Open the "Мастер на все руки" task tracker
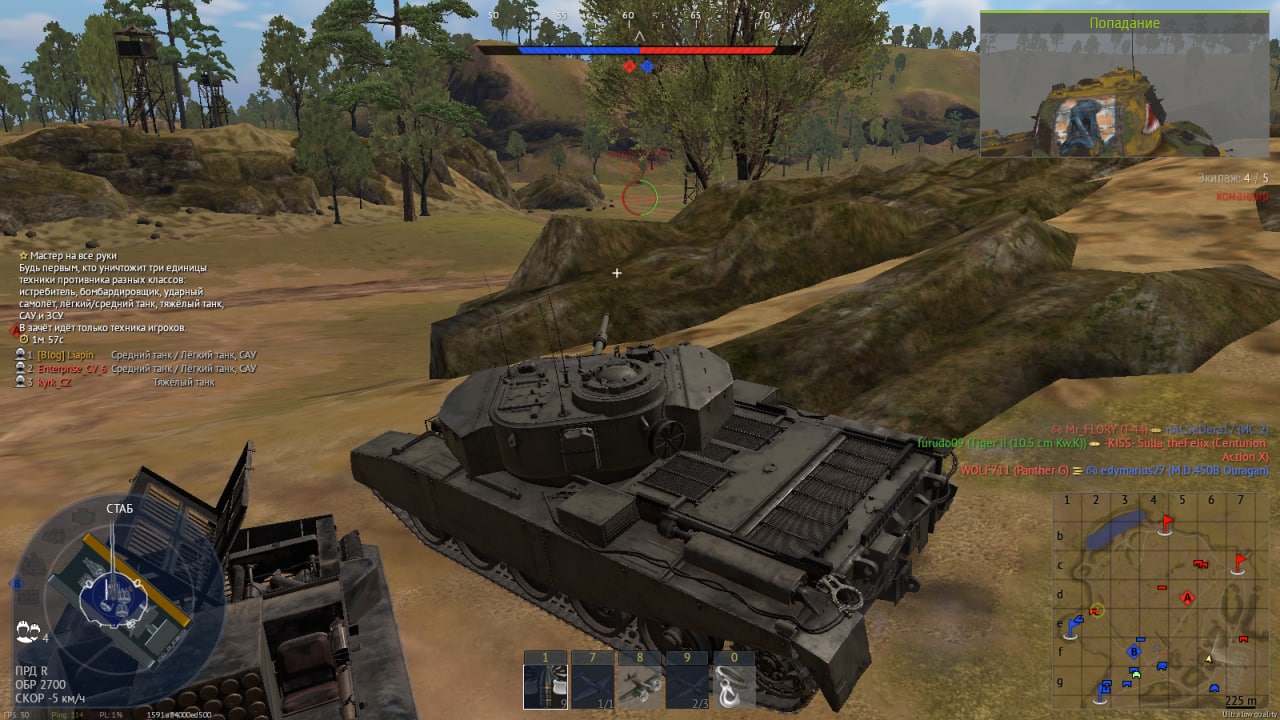This screenshot has width=1280, height=720. coord(73,256)
